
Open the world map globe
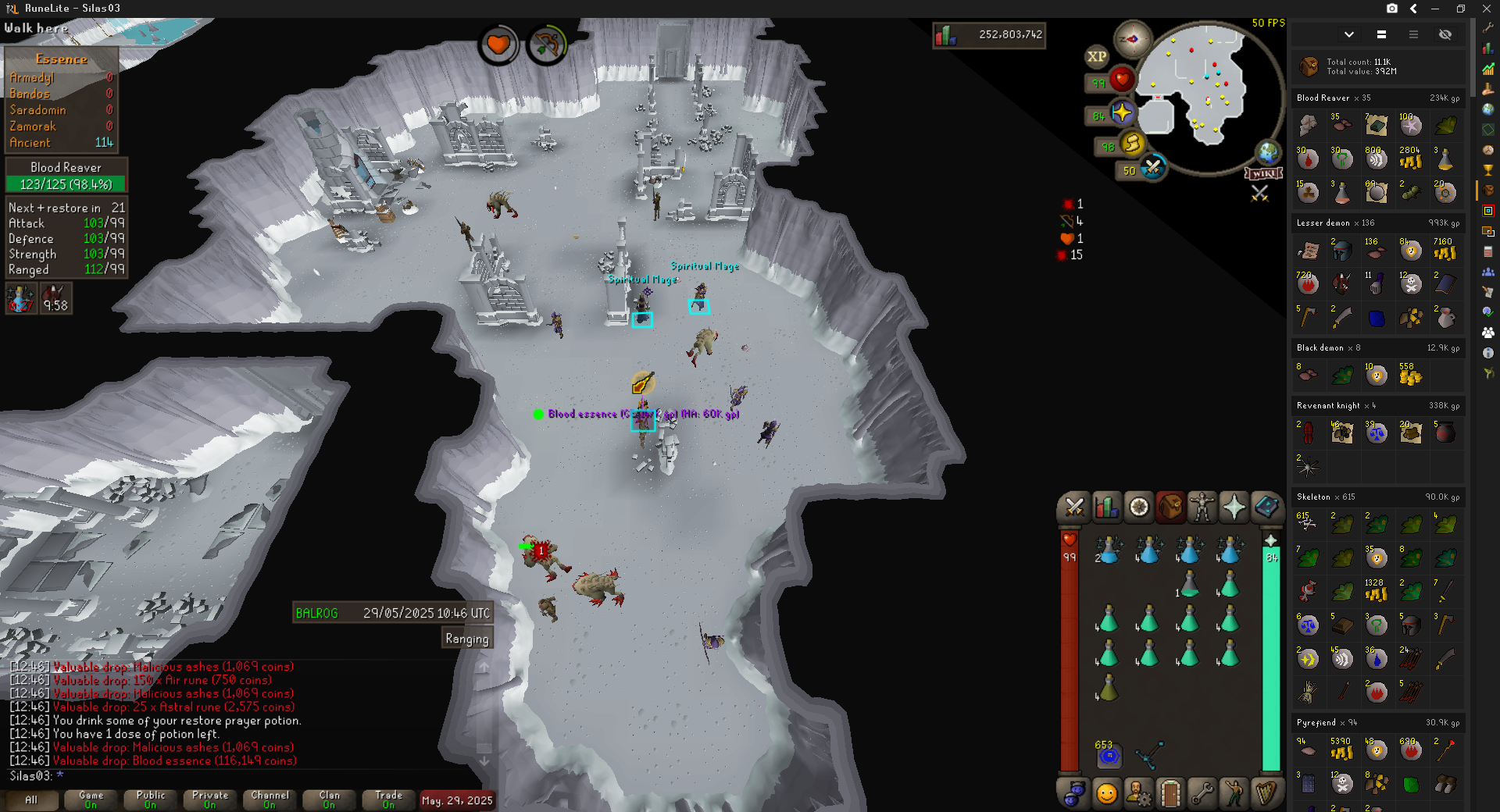[1267, 152]
